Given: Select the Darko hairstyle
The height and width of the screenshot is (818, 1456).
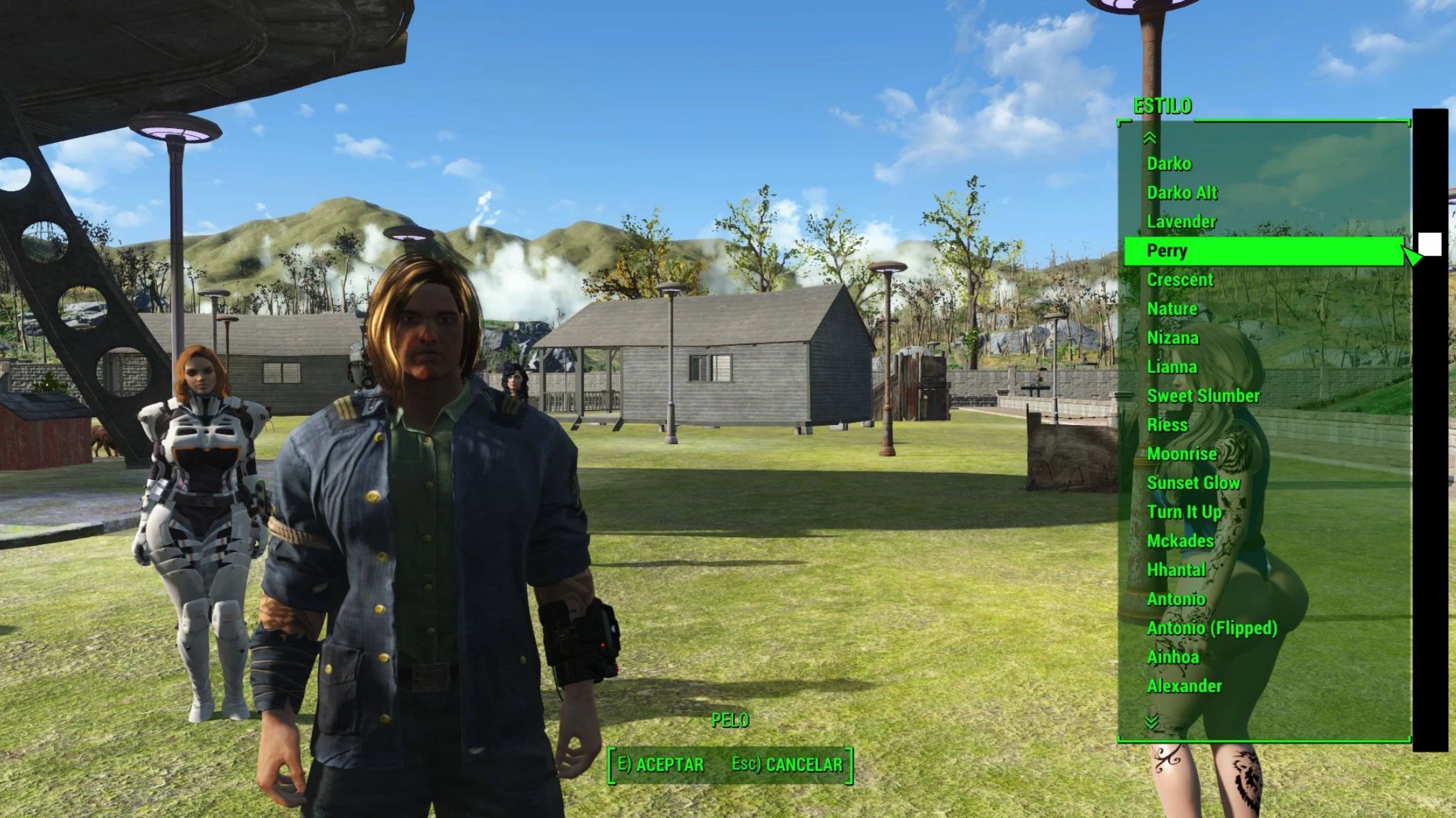Looking at the screenshot, I should click(x=1169, y=164).
